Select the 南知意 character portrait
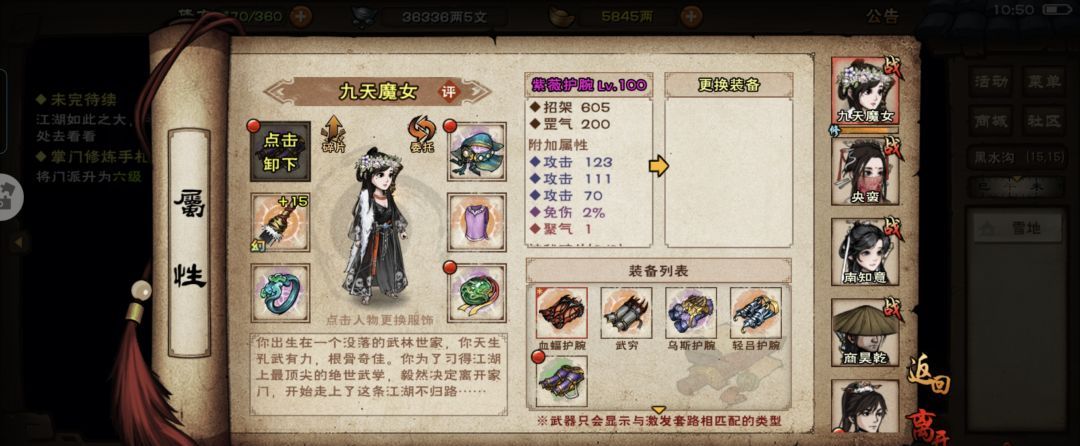The height and width of the screenshot is (446, 1080). coord(863,251)
